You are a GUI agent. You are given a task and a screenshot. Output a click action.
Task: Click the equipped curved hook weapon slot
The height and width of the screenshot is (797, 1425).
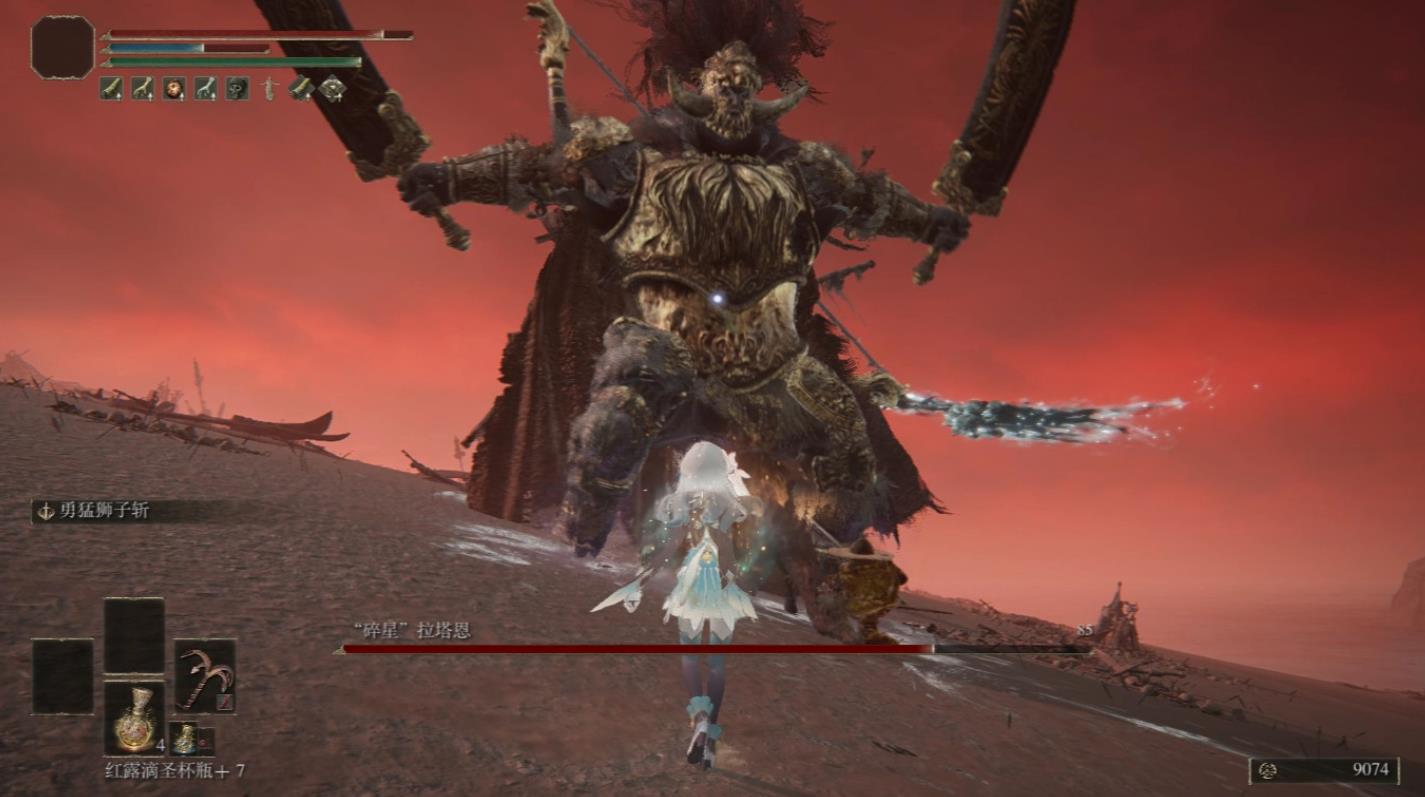(x=205, y=676)
